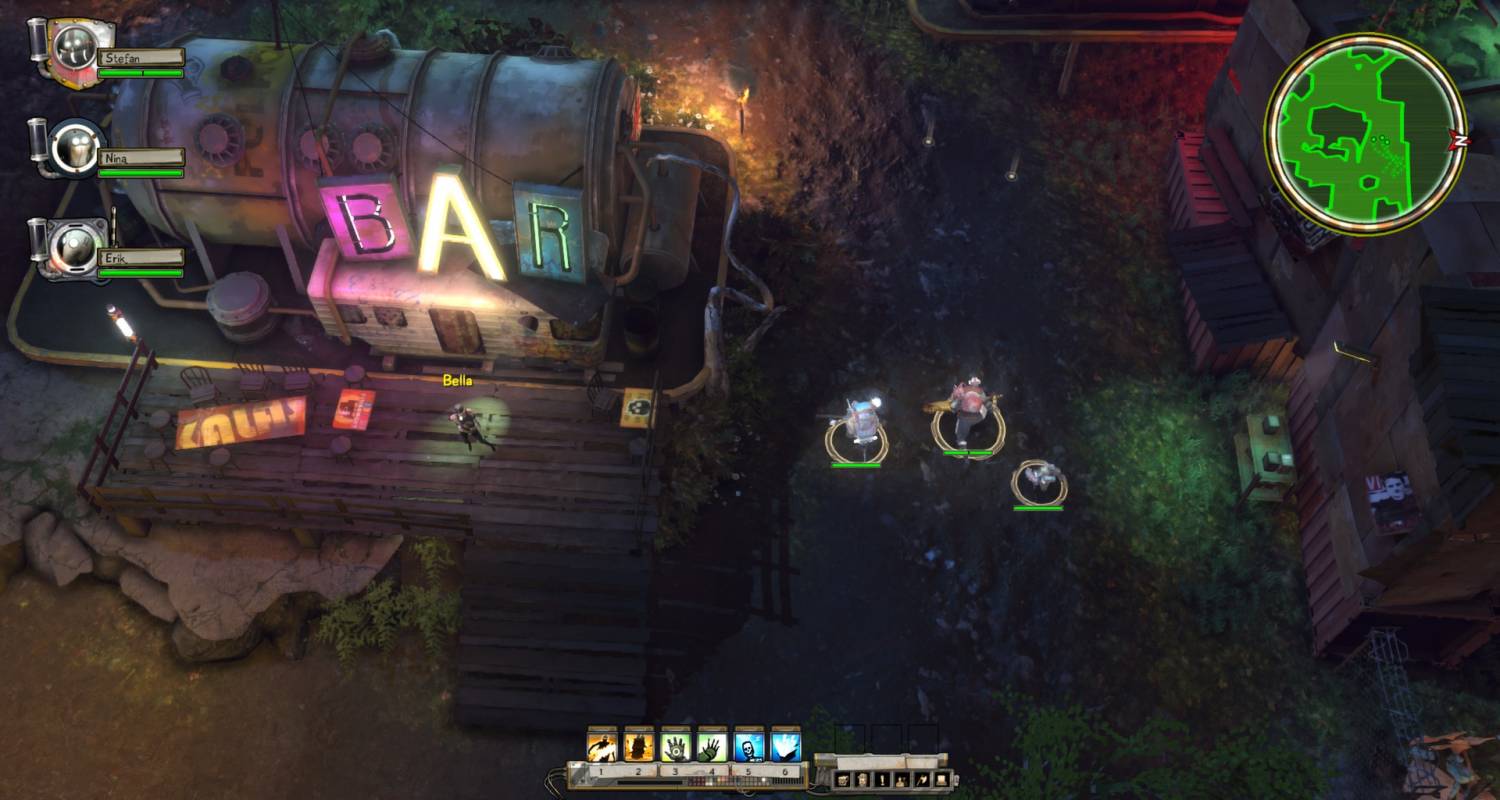Use the orange explosion silhouette ability
This screenshot has height=800, width=1500.
point(639,747)
